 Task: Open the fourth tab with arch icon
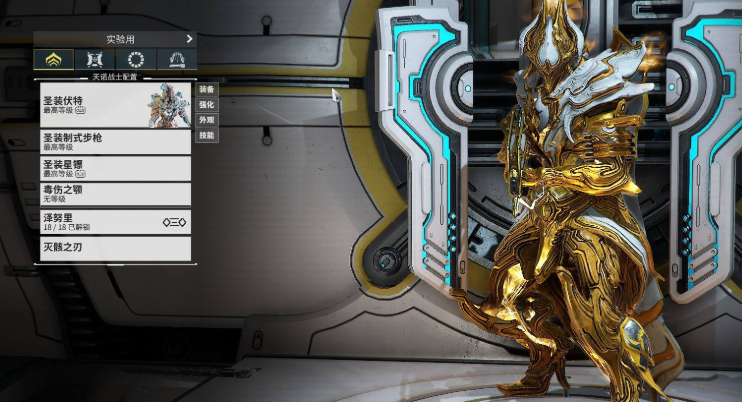point(177,59)
